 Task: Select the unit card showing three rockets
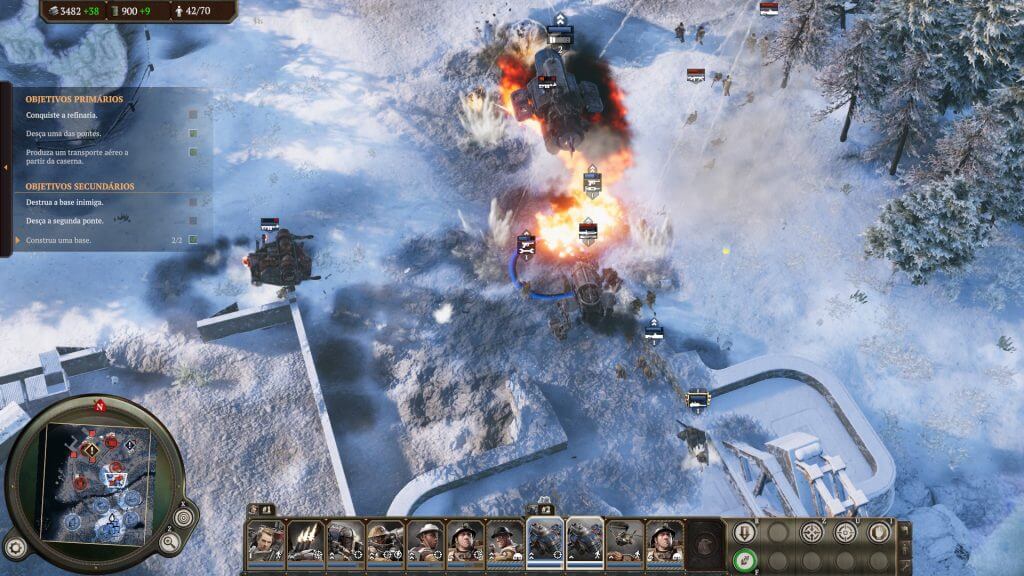305,540
